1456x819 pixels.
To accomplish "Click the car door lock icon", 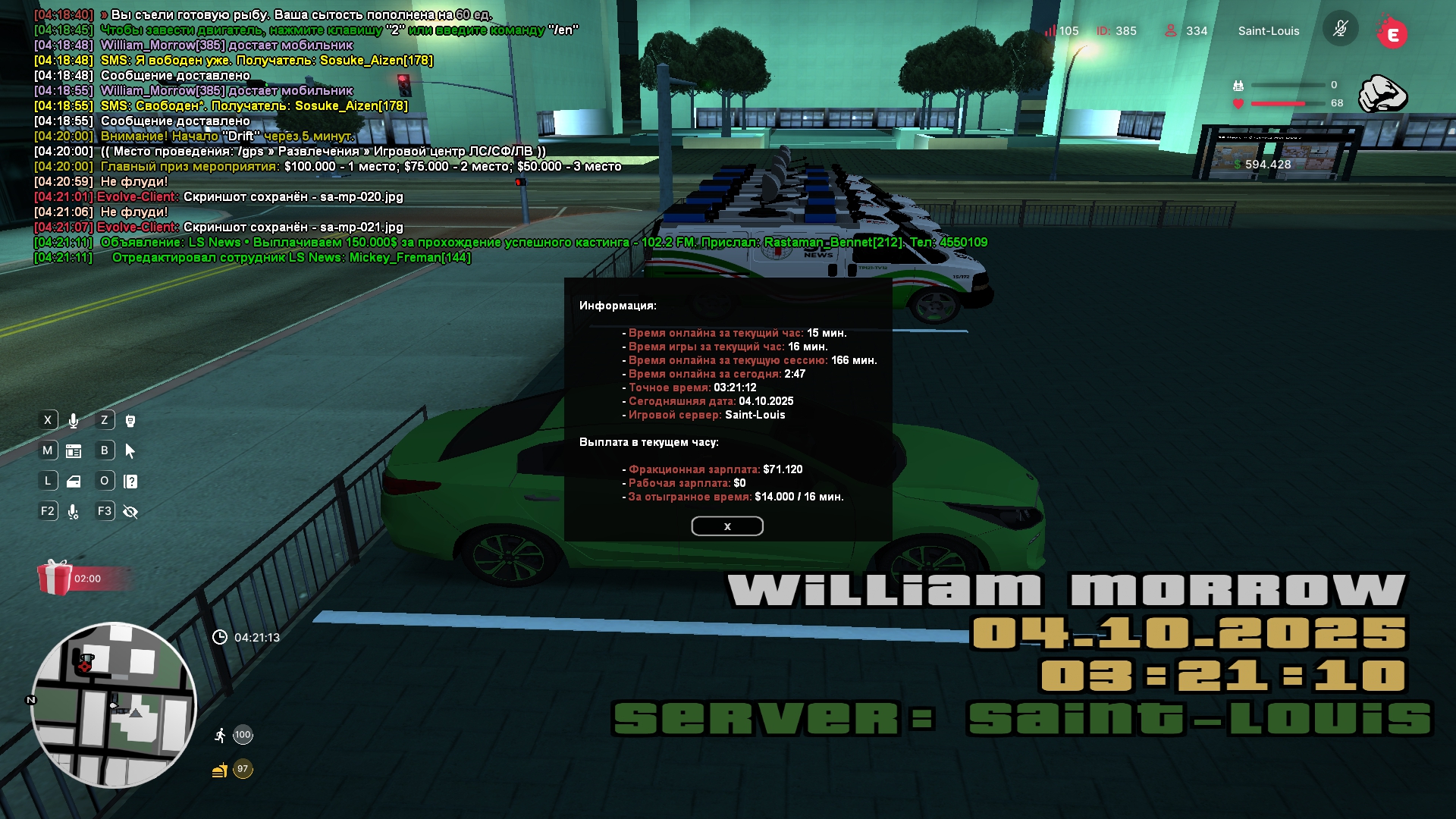I will 74,482.
